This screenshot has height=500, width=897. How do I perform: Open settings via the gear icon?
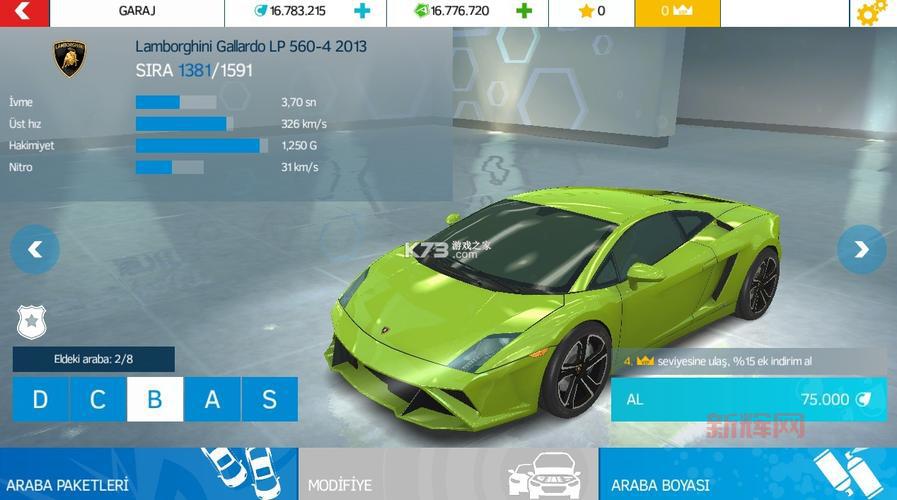point(871,12)
